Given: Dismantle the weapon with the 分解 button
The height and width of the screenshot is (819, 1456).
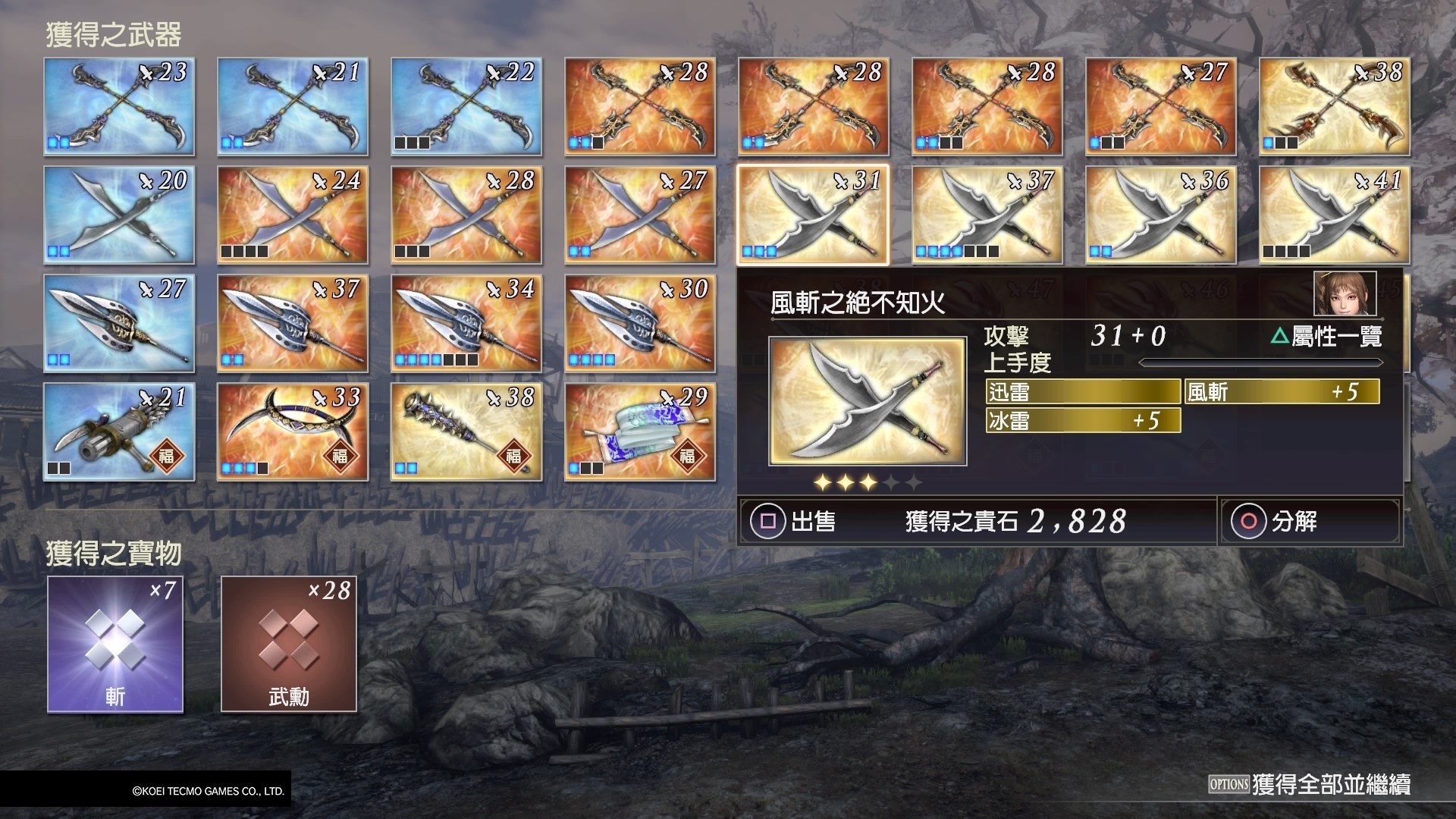Looking at the screenshot, I should (1279, 521).
